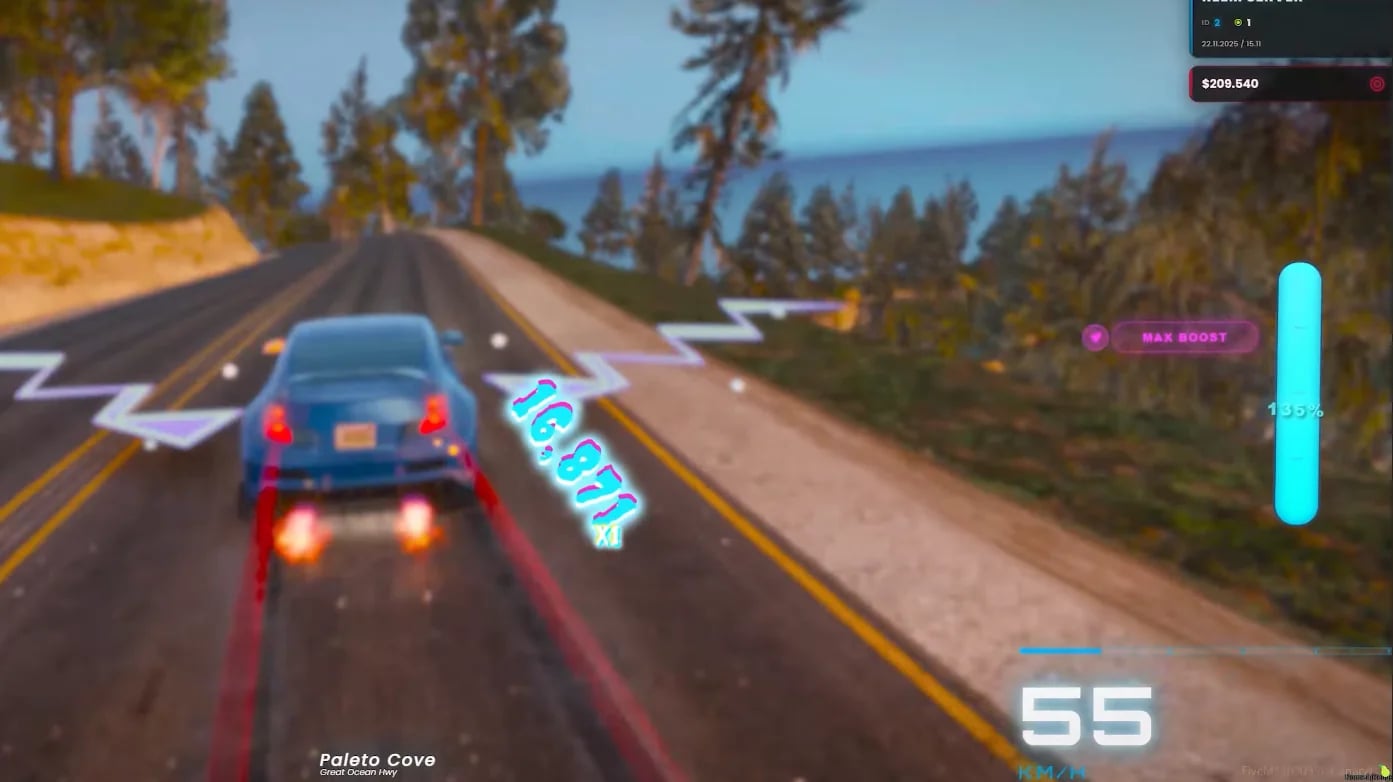The height and width of the screenshot is (782, 1393).
Task: Click the pink heart boost icon
Action: point(1097,338)
